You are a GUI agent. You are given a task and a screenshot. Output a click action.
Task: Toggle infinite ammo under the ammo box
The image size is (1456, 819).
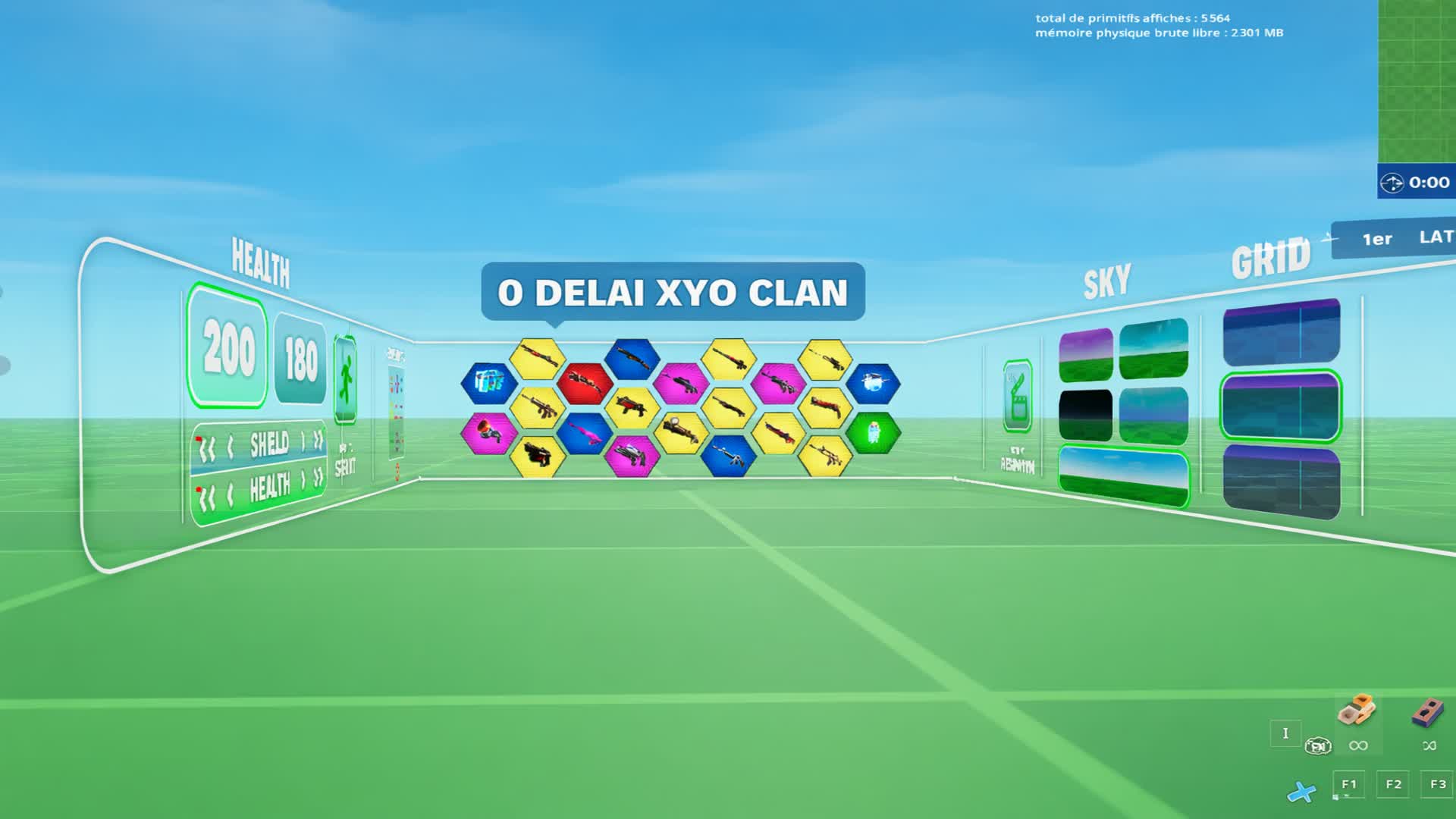coord(1358,745)
